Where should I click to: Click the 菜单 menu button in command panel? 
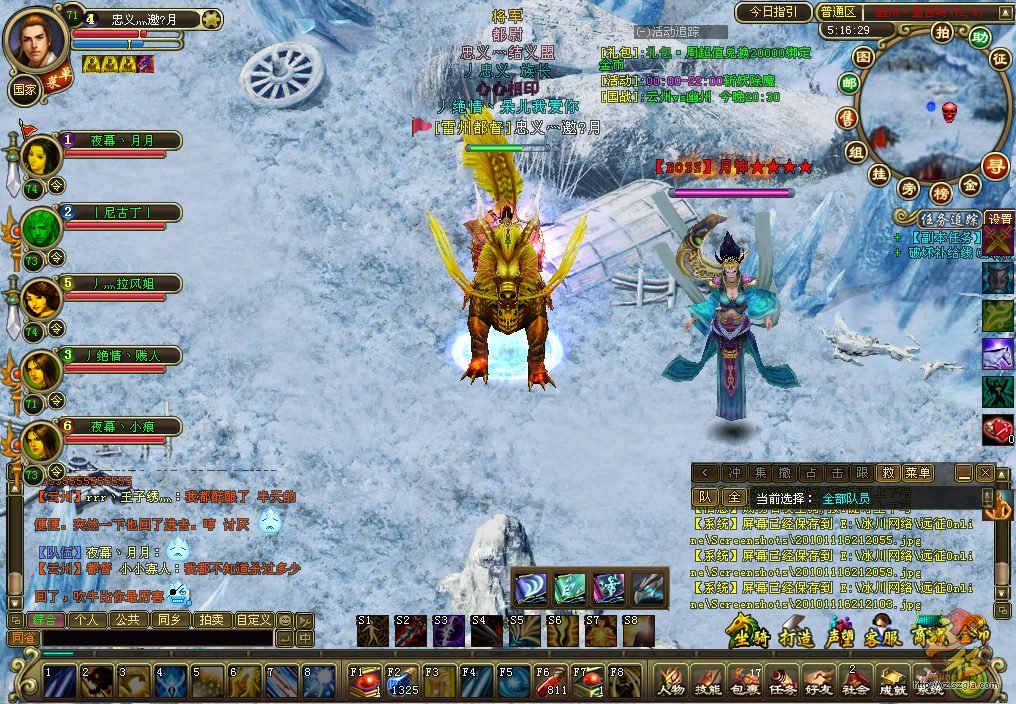point(917,473)
